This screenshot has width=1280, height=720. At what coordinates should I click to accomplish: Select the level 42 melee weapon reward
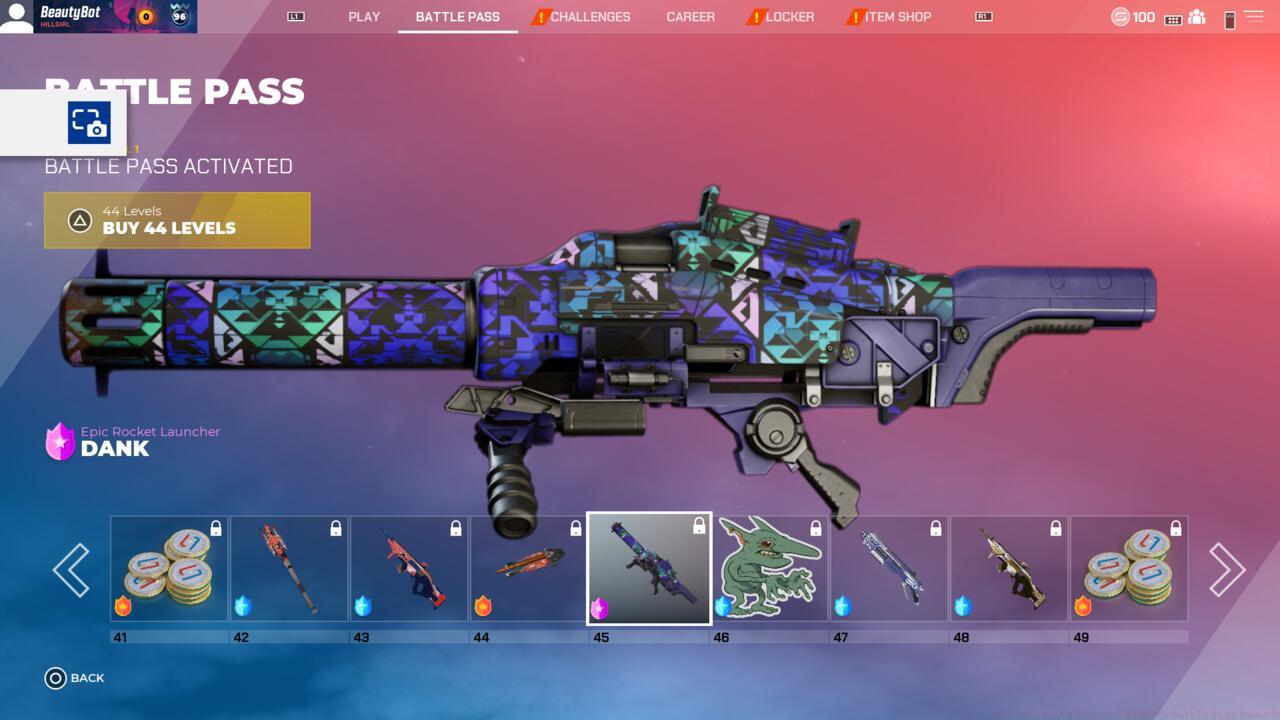coord(289,569)
